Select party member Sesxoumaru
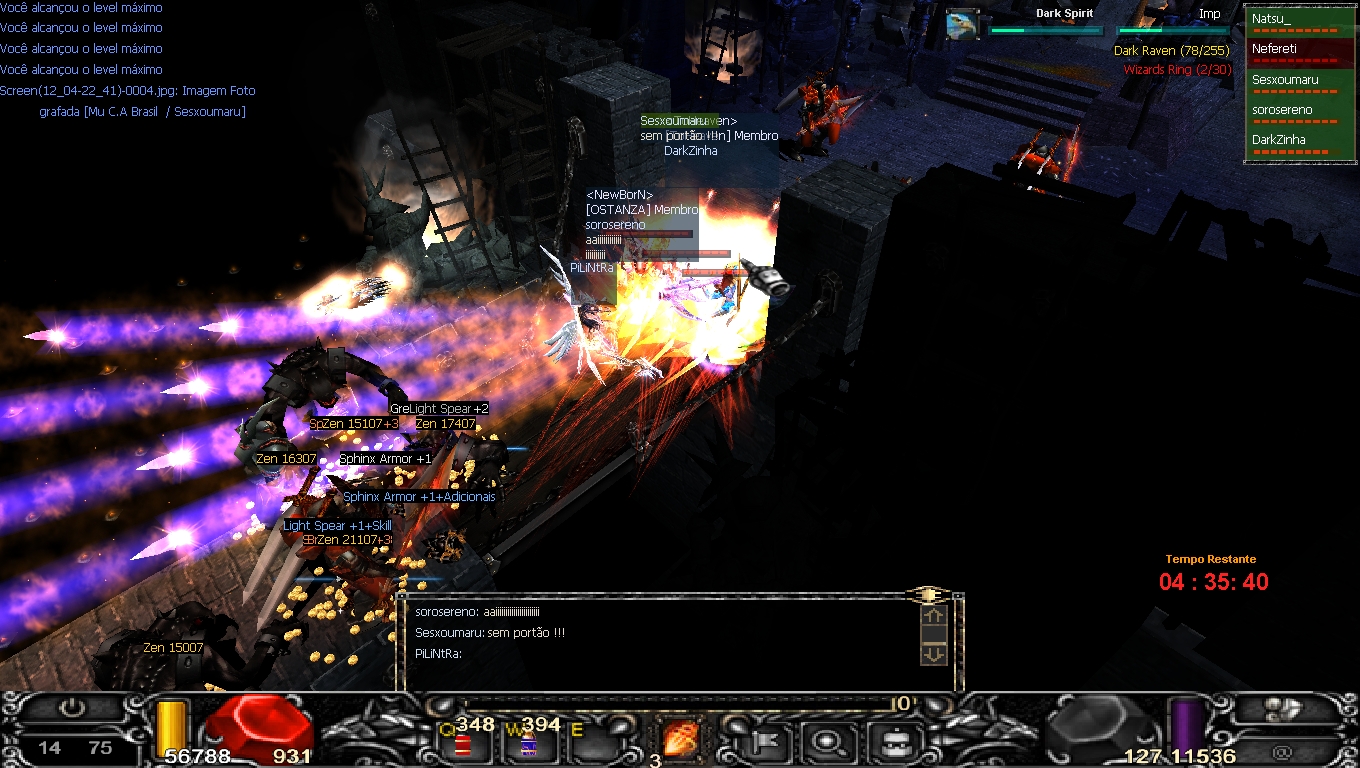 (1298, 80)
